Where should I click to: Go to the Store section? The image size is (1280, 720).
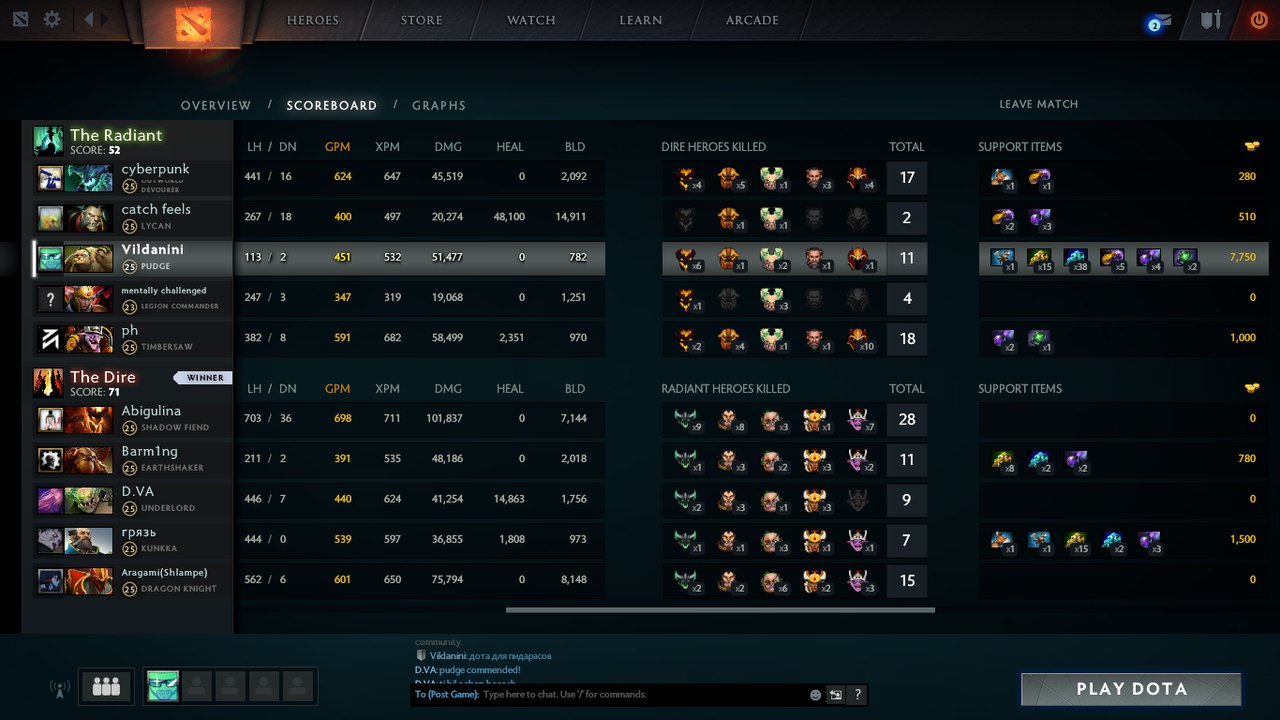(x=421, y=20)
